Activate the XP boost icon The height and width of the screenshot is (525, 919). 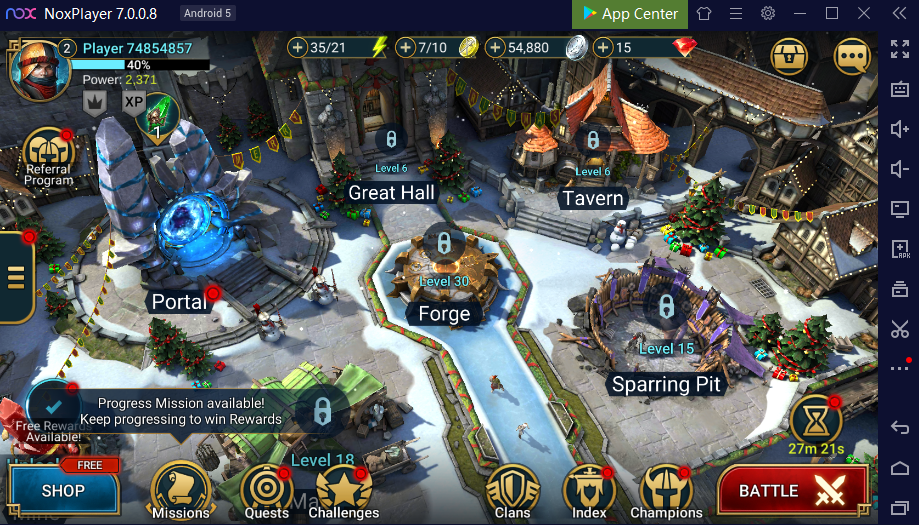[134, 100]
